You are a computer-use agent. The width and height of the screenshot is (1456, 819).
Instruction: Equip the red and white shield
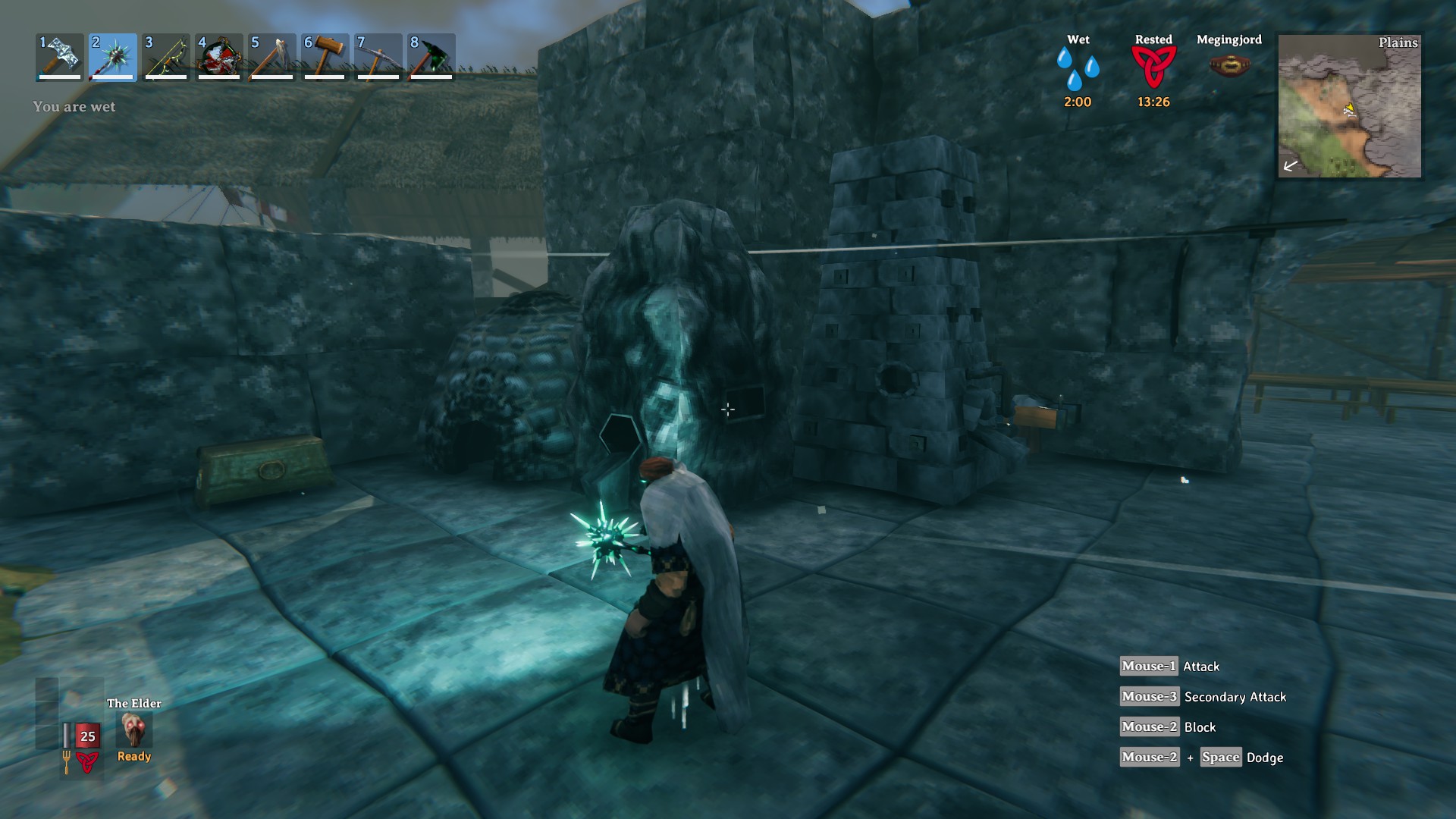tap(219, 57)
